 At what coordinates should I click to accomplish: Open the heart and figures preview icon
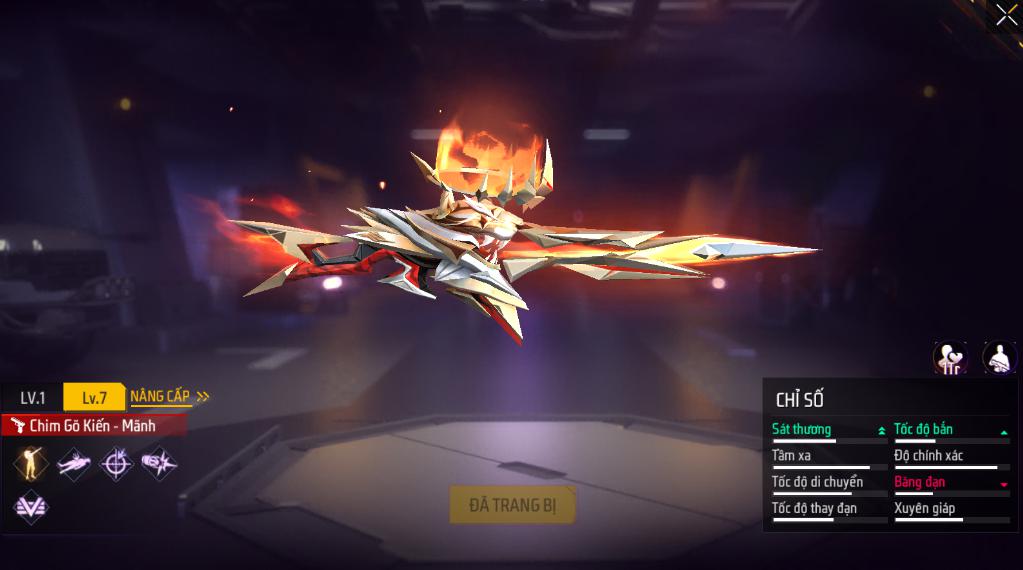pos(950,357)
